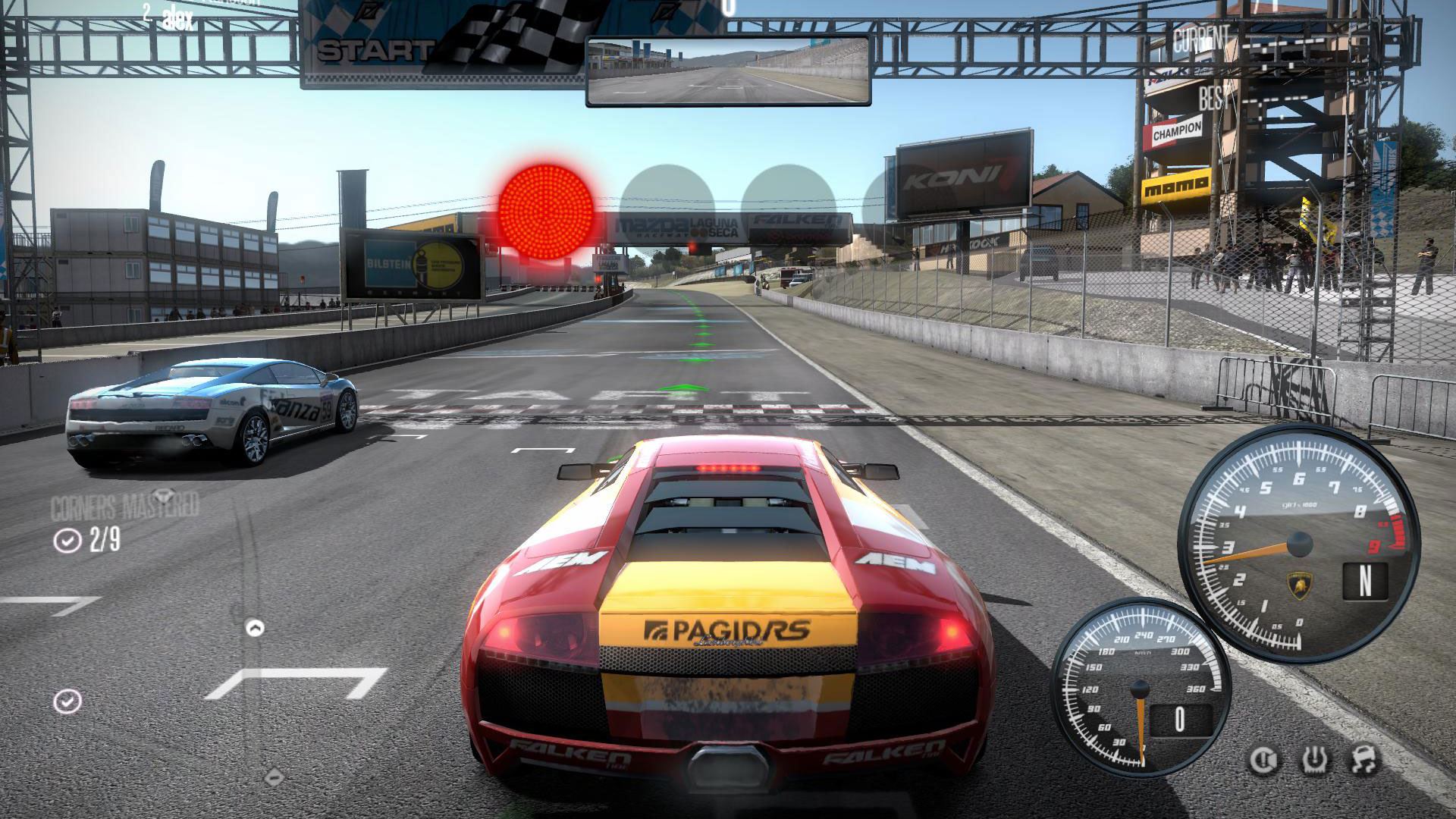Viewport: 1456px width, 819px height.
Task: Toggle the brake warning assist icon
Action: coord(1263,760)
